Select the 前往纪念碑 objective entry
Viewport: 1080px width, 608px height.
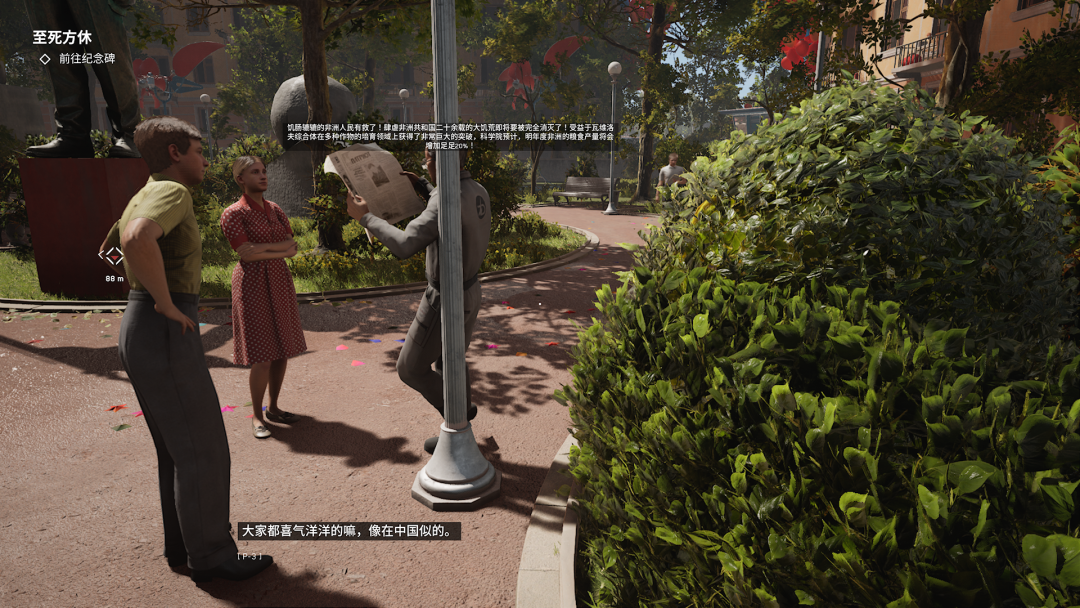86,59
